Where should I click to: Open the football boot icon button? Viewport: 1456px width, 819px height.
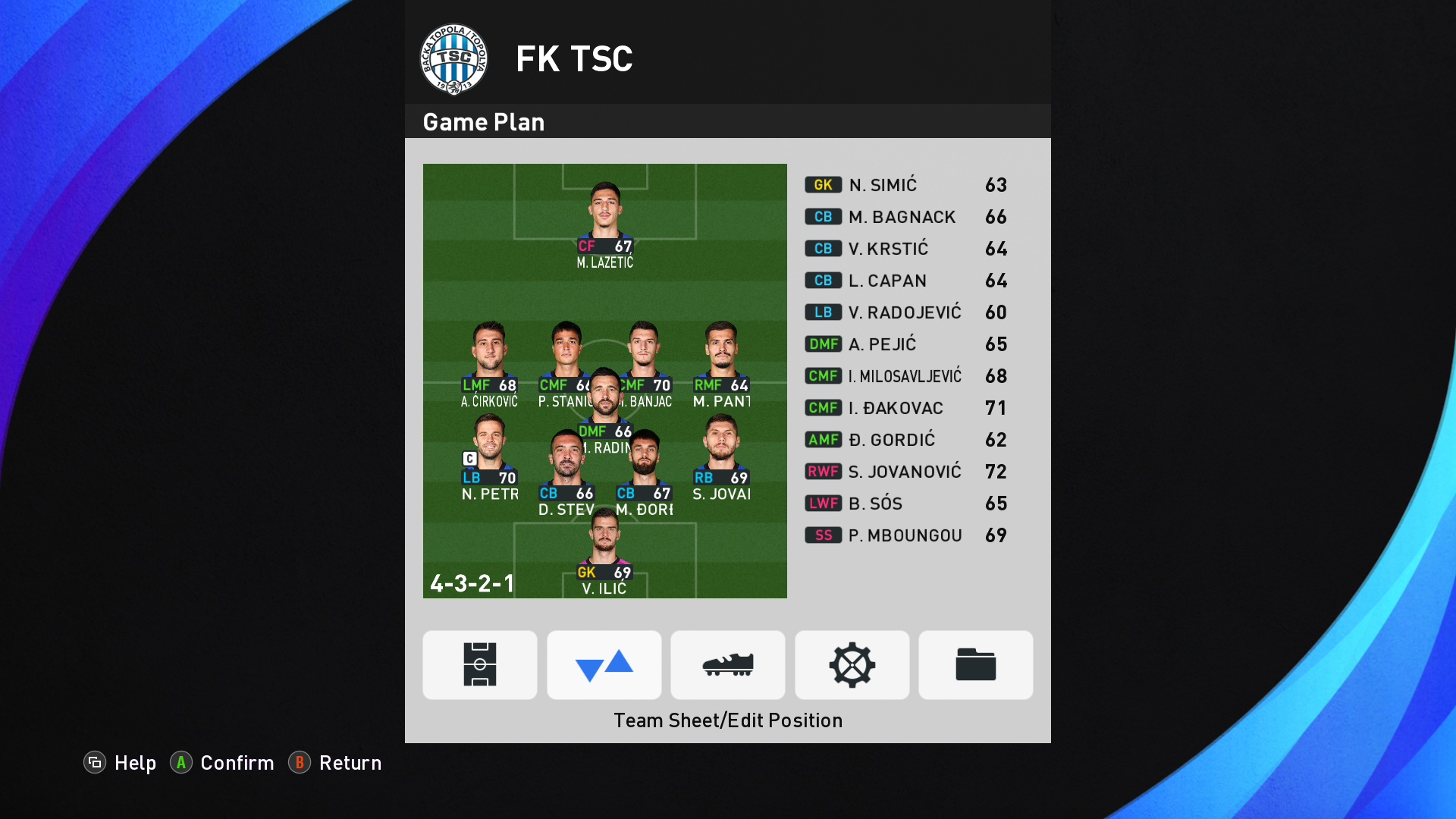(x=728, y=664)
